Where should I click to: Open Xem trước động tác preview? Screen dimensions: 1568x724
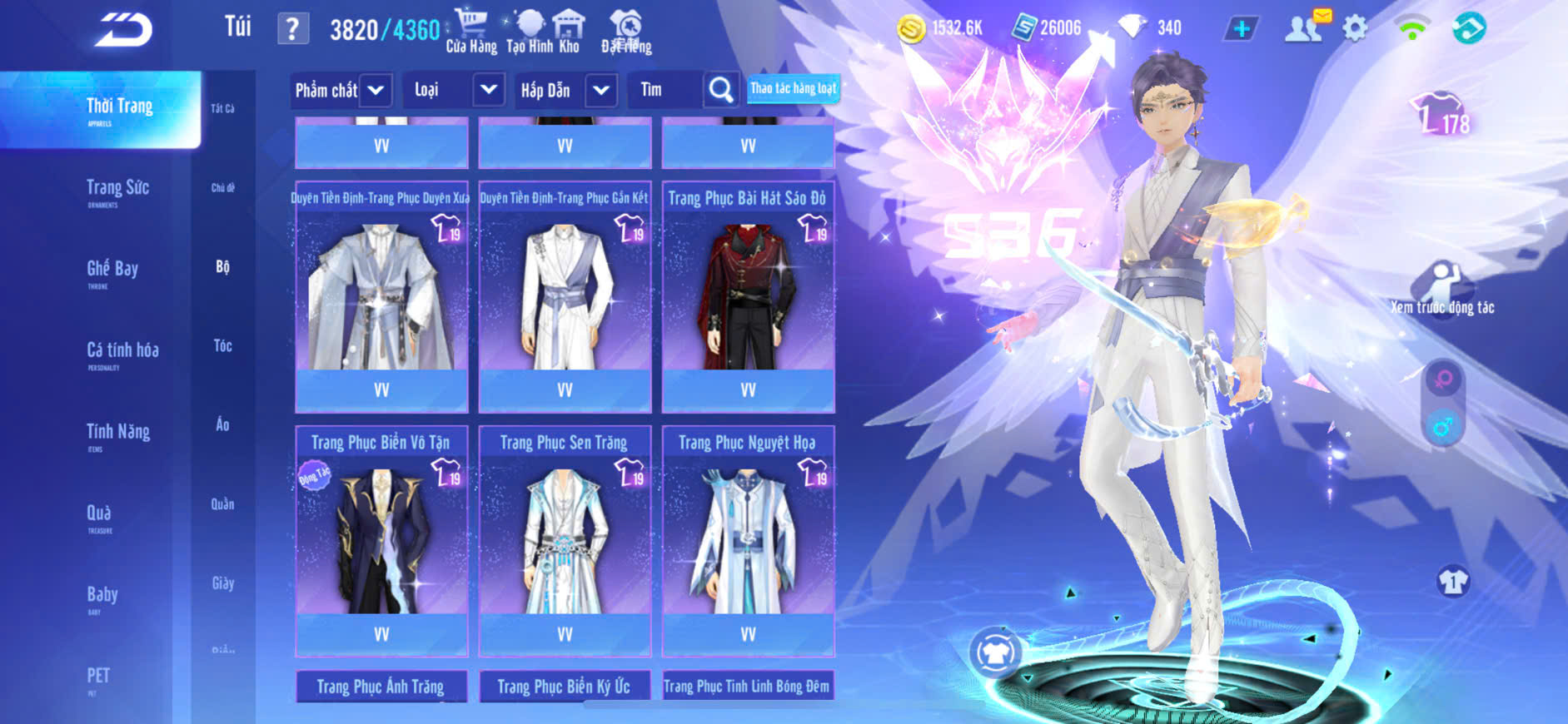tap(1442, 289)
